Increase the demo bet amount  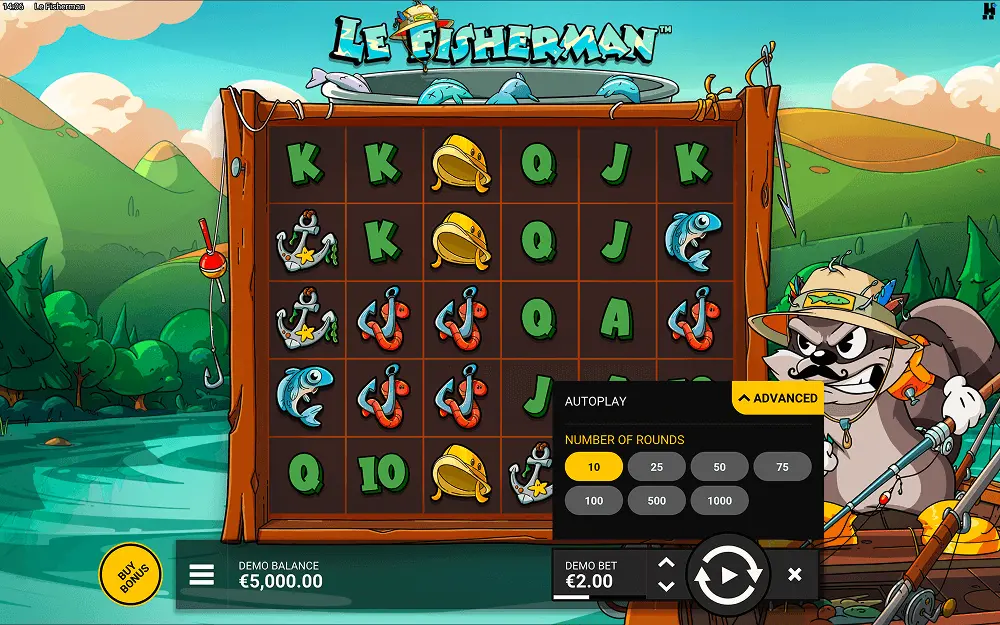click(x=667, y=563)
